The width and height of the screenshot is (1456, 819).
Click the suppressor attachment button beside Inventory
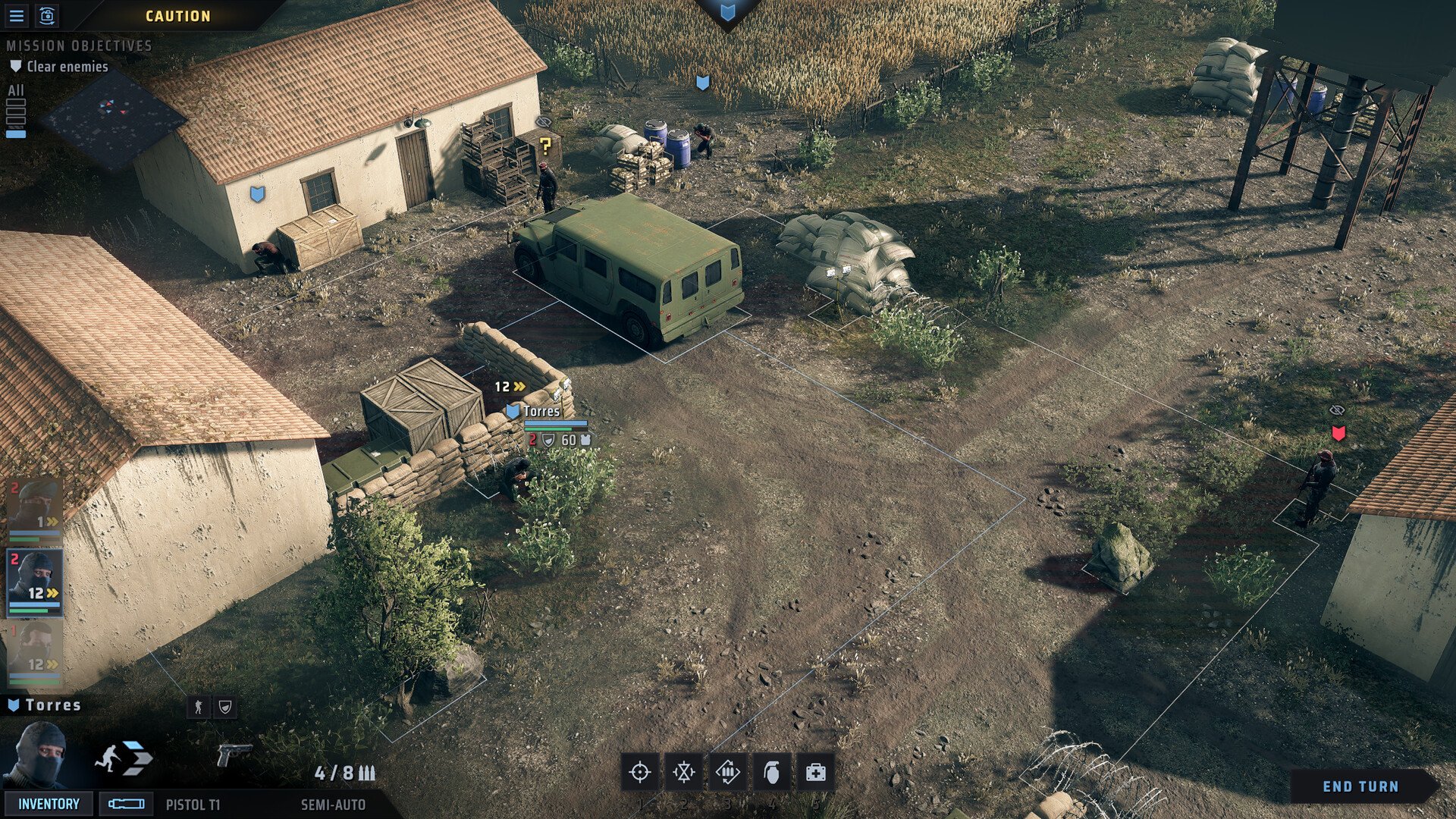point(126,804)
